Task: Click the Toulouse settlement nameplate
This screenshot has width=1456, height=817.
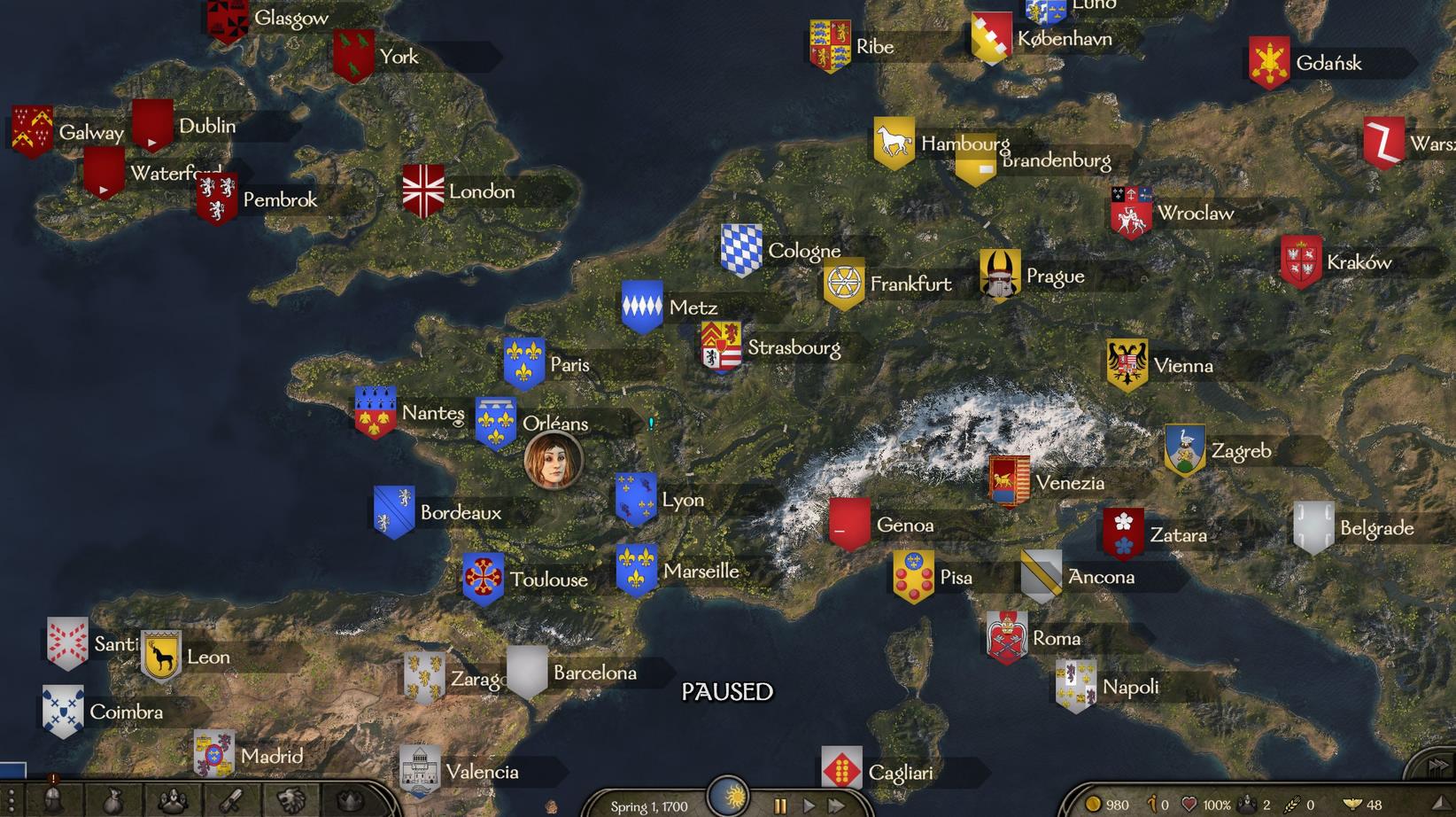Action: [x=548, y=580]
